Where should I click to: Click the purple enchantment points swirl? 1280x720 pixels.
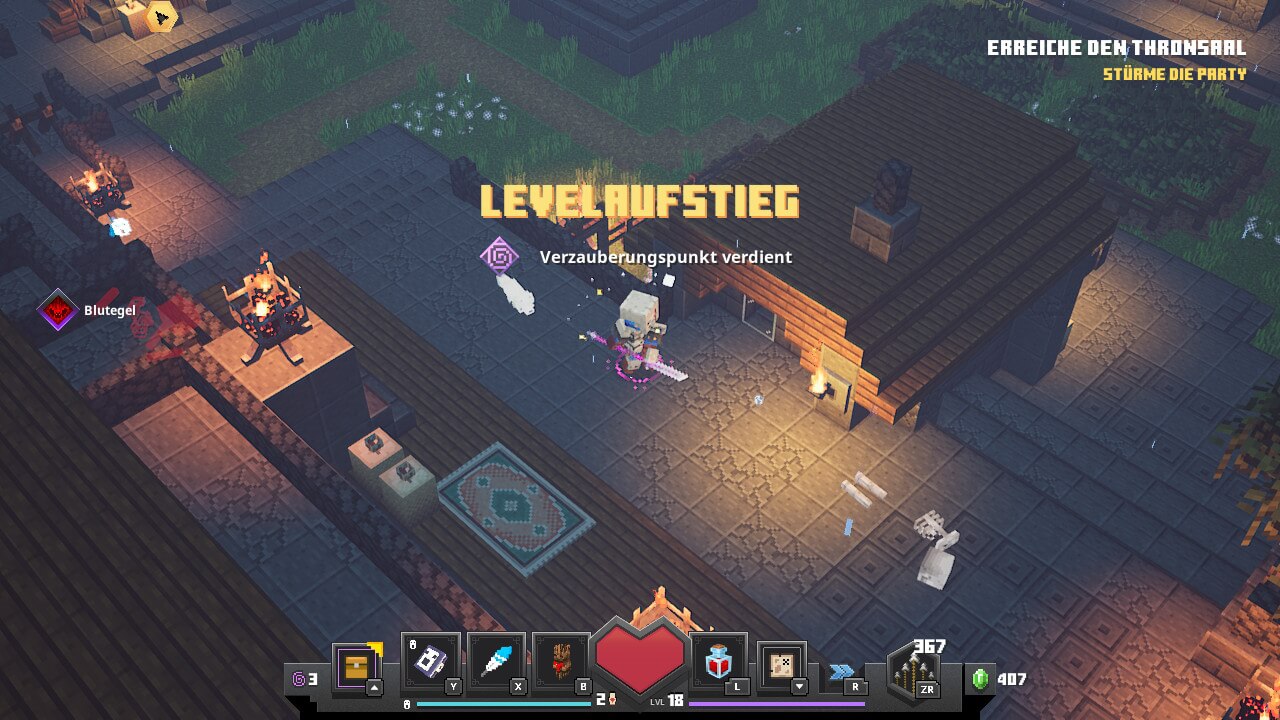[x=299, y=679]
